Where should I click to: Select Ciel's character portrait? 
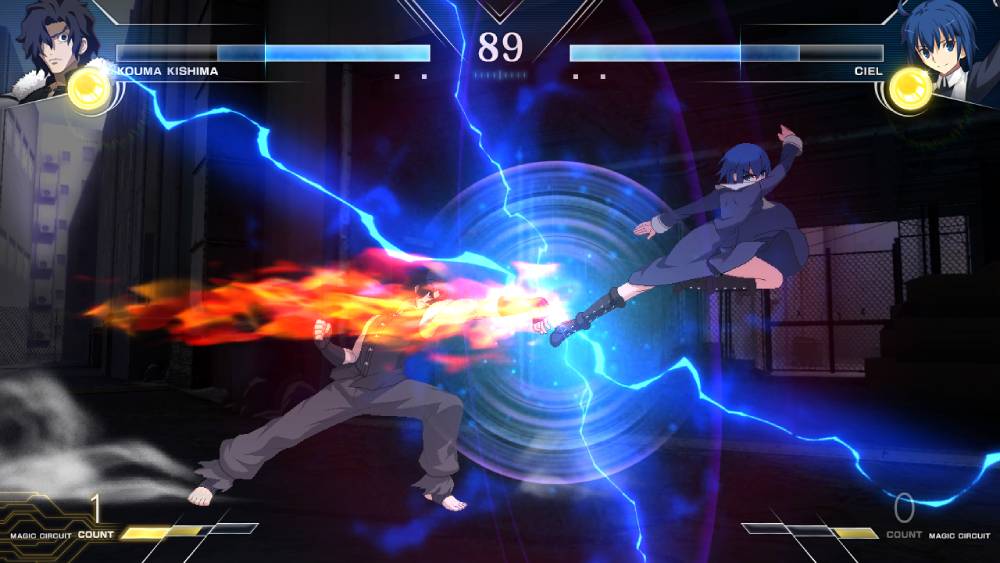945,45
